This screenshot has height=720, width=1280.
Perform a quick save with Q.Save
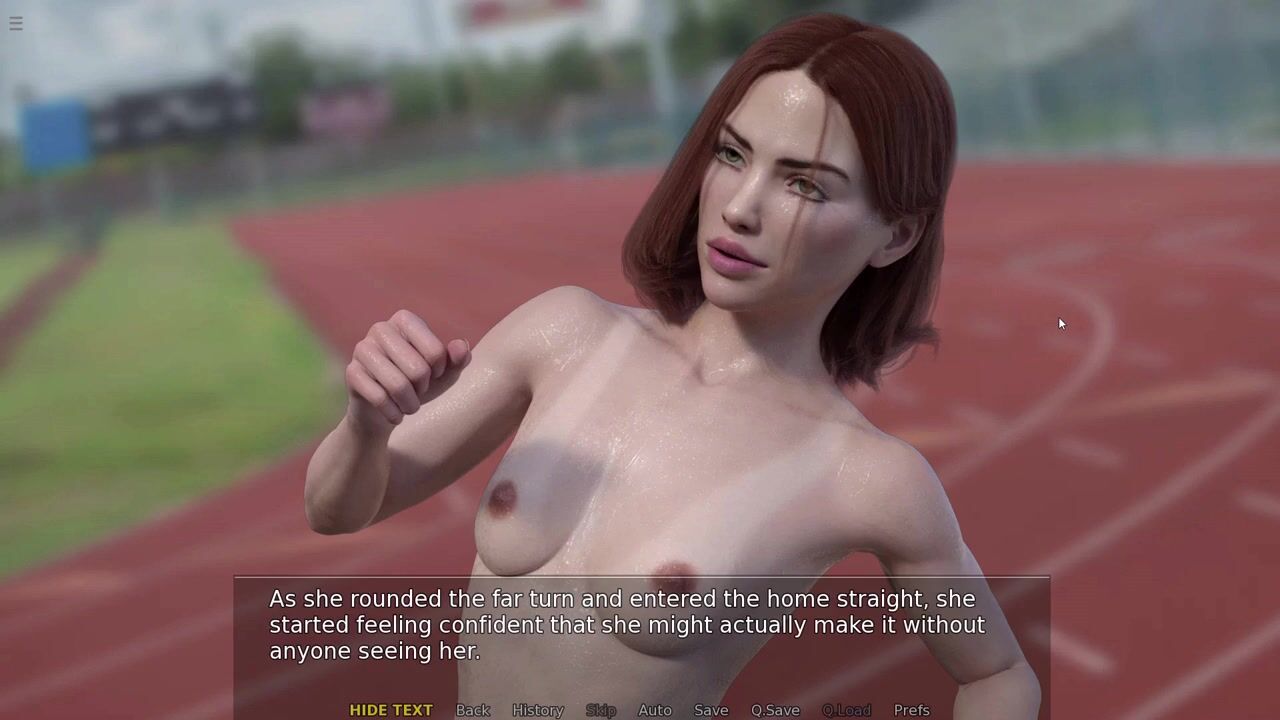pyautogui.click(x=775, y=710)
